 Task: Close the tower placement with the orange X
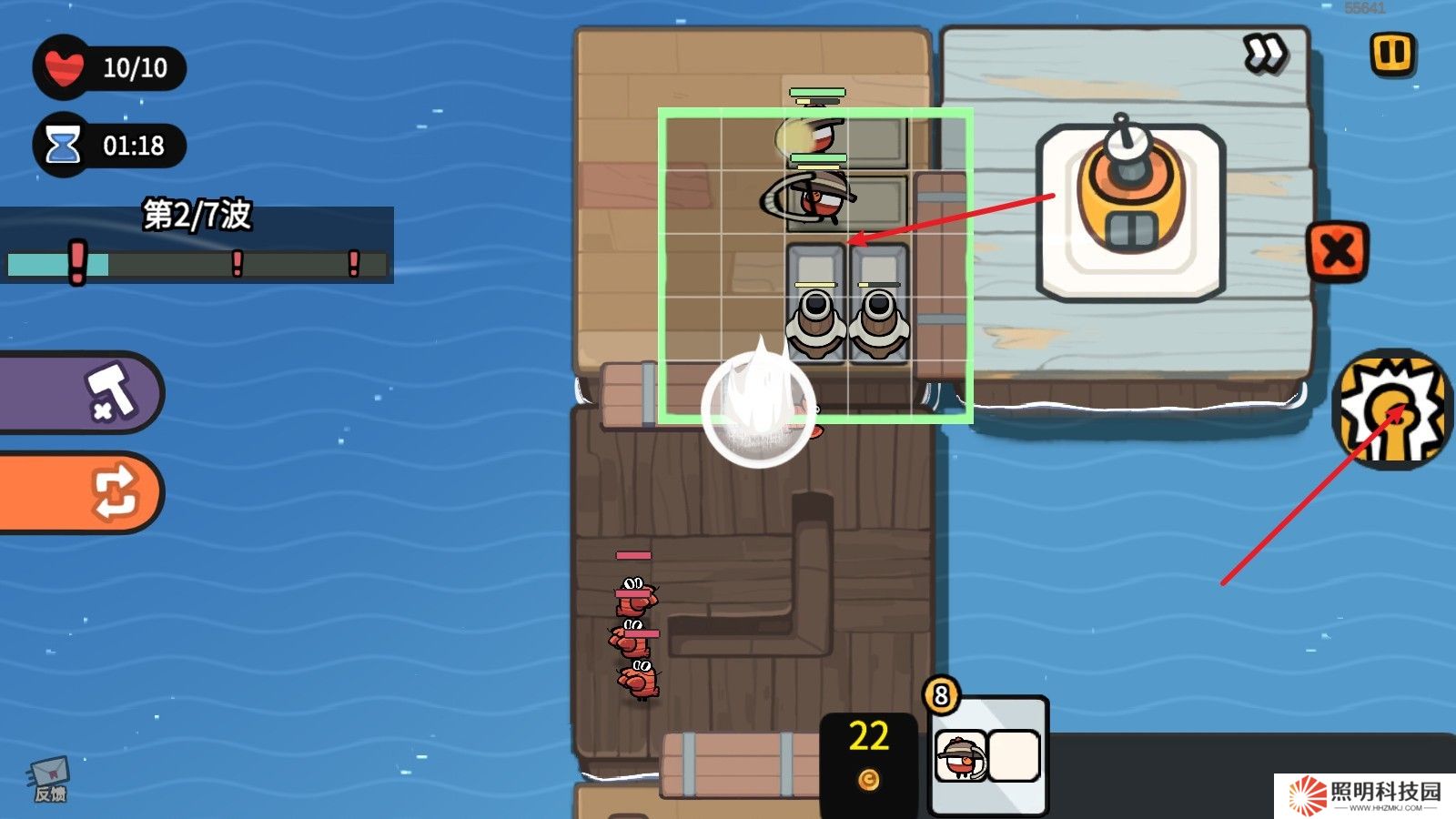[x=1337, y=251]
